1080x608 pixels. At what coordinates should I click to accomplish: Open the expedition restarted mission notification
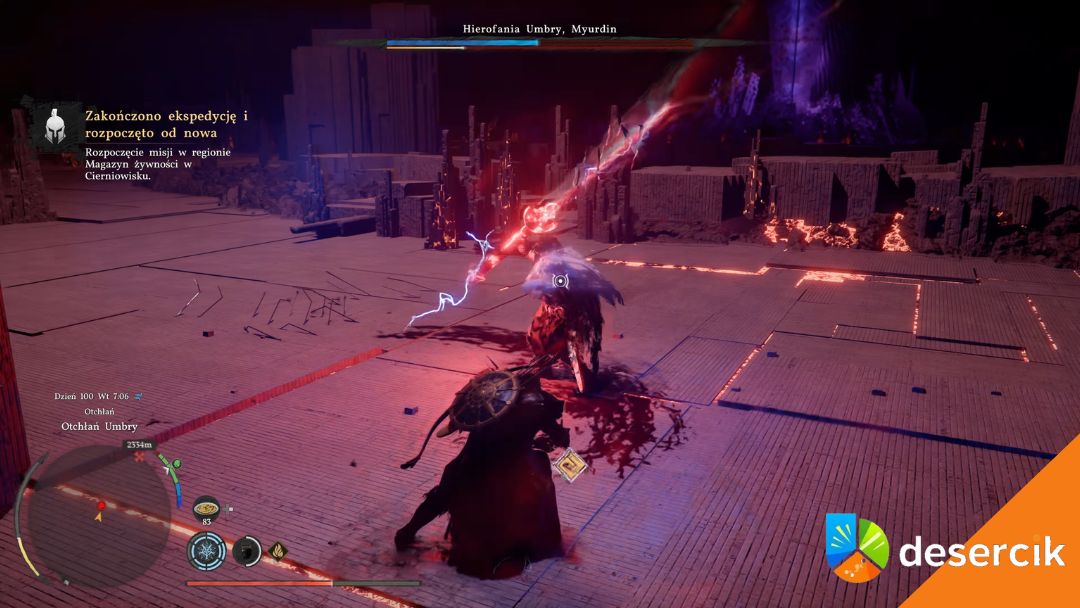(x=165, y=146)
